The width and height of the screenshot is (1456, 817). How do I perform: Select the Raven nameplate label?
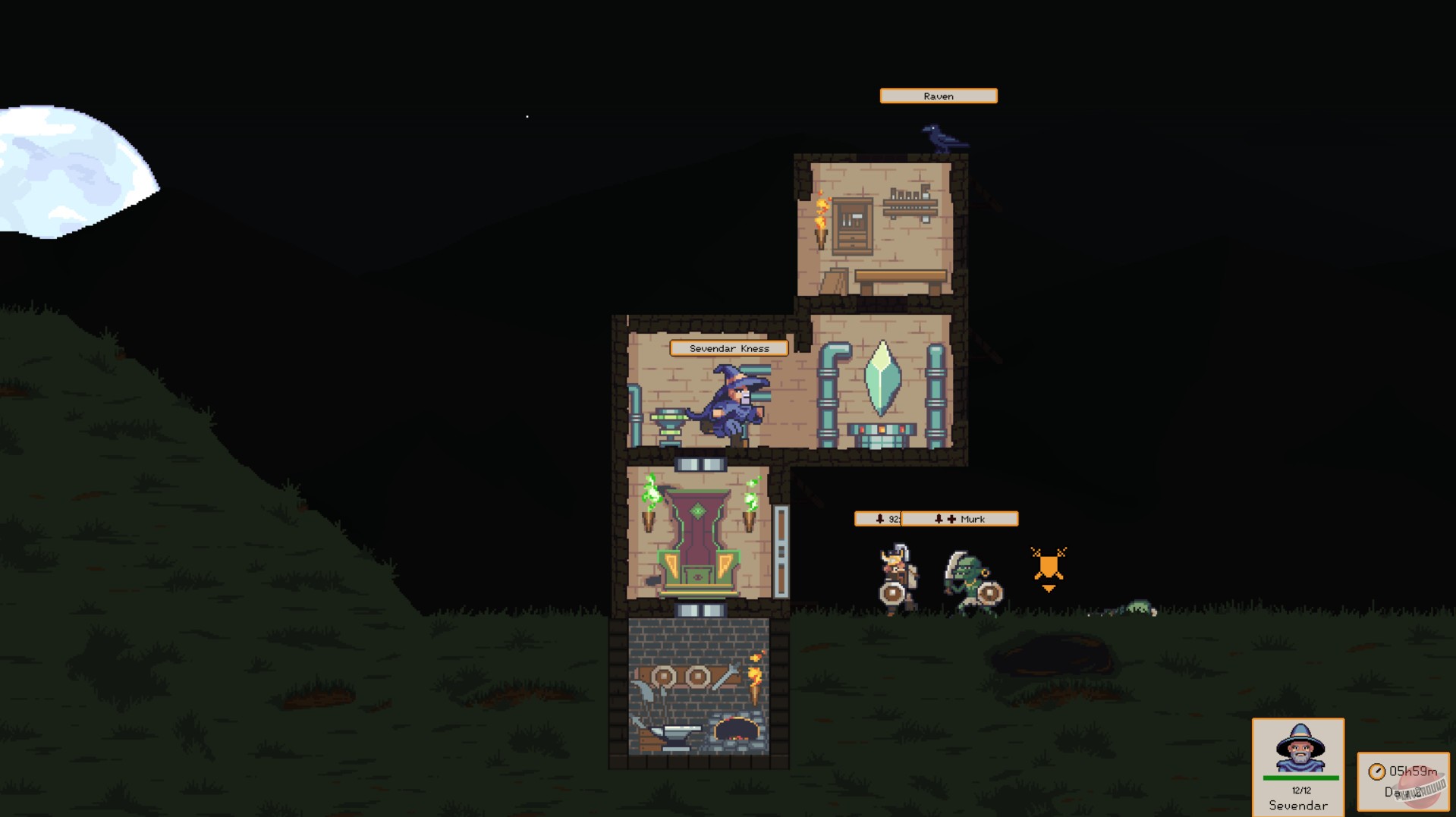point(938,96)
